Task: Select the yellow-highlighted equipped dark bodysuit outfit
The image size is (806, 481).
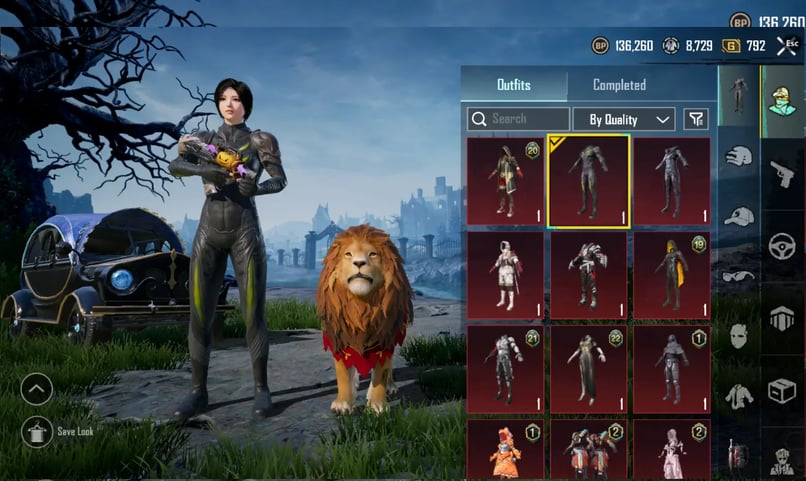Action: 589,181
